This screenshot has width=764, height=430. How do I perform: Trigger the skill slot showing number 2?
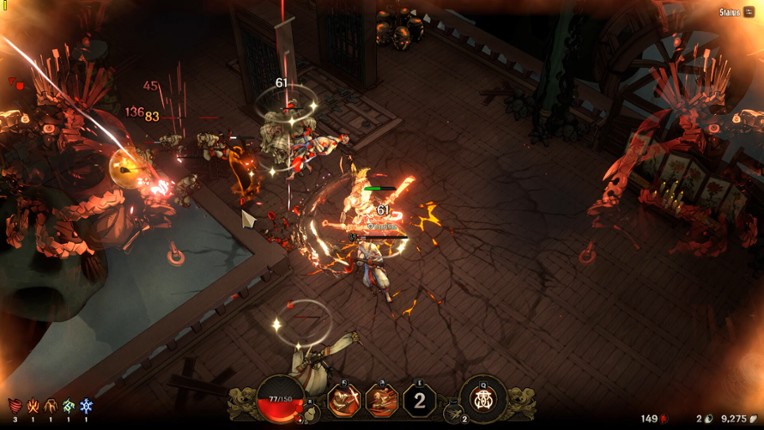pyautogui.click(x=420, y=401)
